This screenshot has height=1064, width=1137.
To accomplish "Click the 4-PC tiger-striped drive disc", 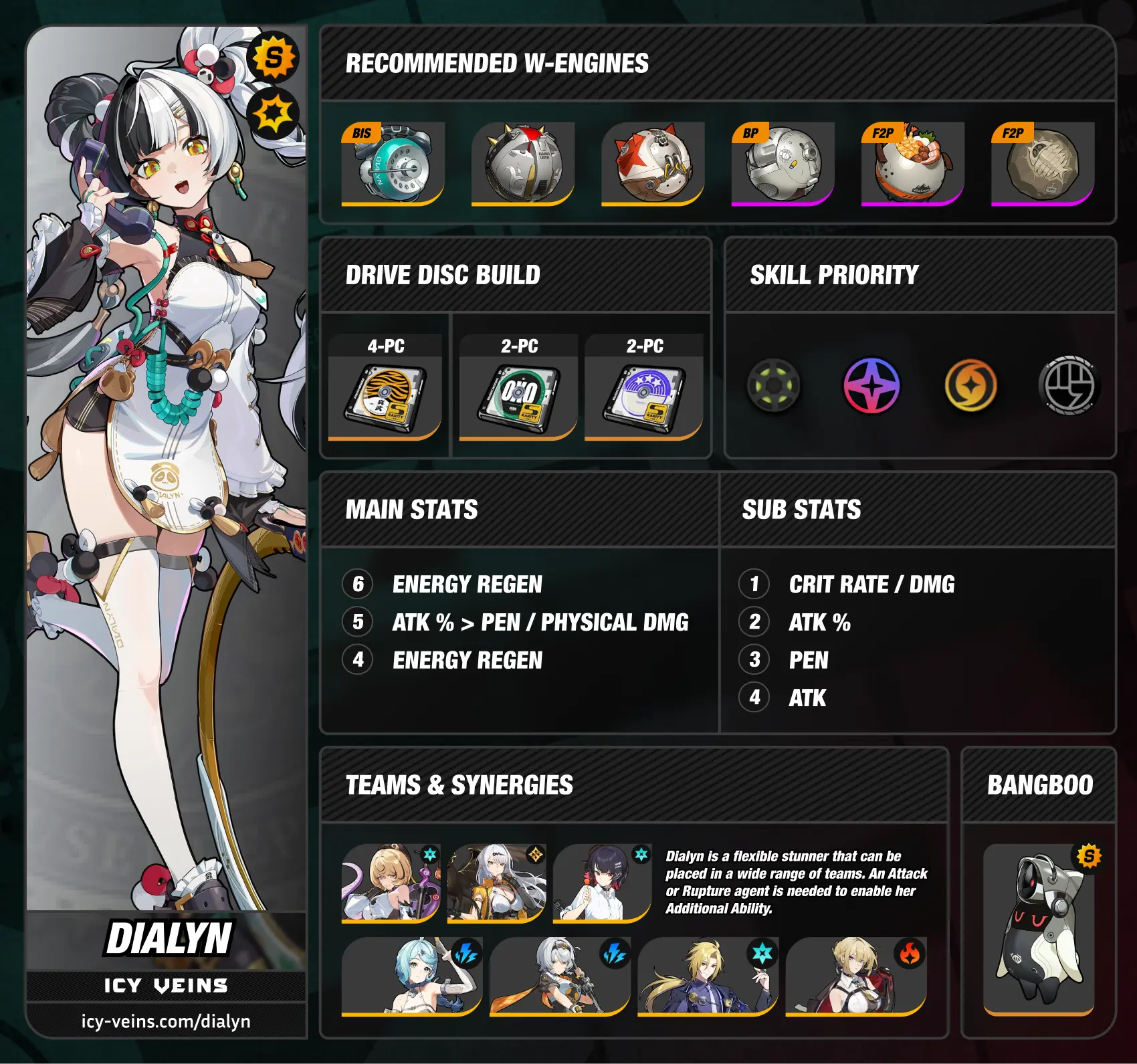I will click(x=385, y=399).
